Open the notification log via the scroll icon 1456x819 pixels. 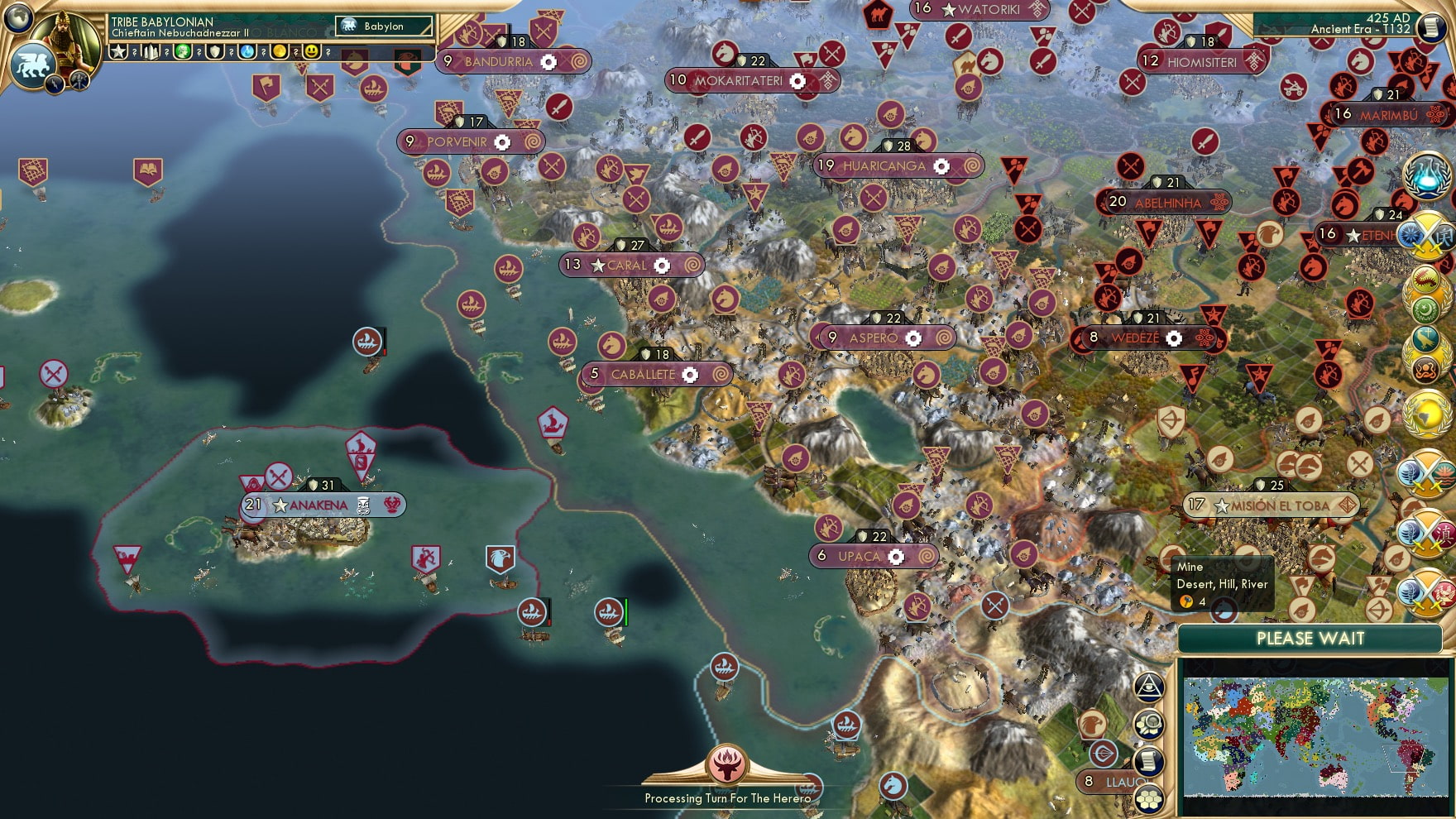pos(1148,760)
